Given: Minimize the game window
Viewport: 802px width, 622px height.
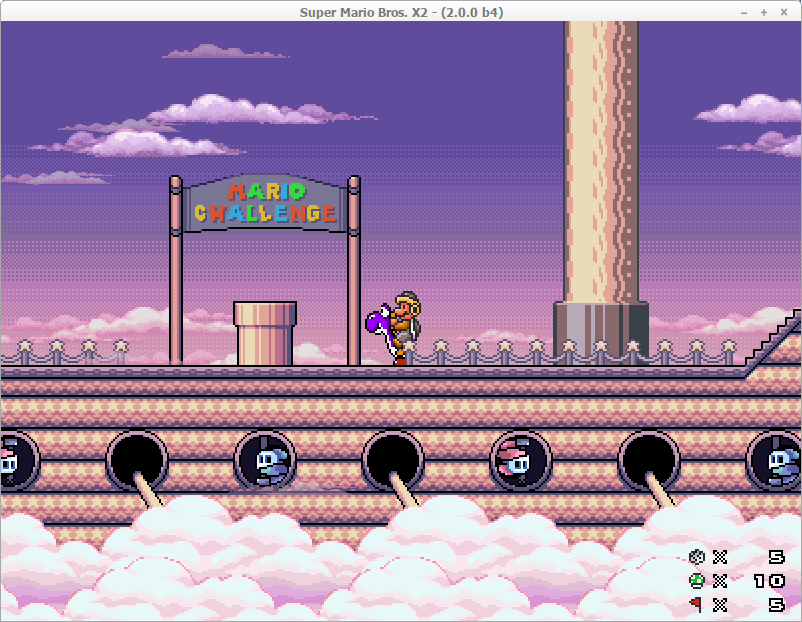Looking at the screenshot, I should (744, 12).
